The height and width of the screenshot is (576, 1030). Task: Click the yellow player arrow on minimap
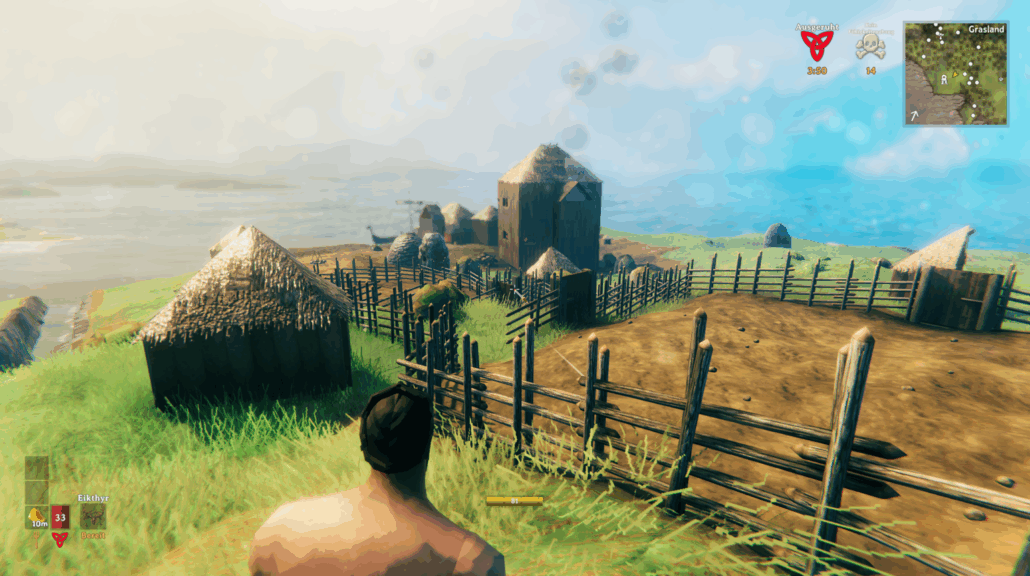coord(955,75)
